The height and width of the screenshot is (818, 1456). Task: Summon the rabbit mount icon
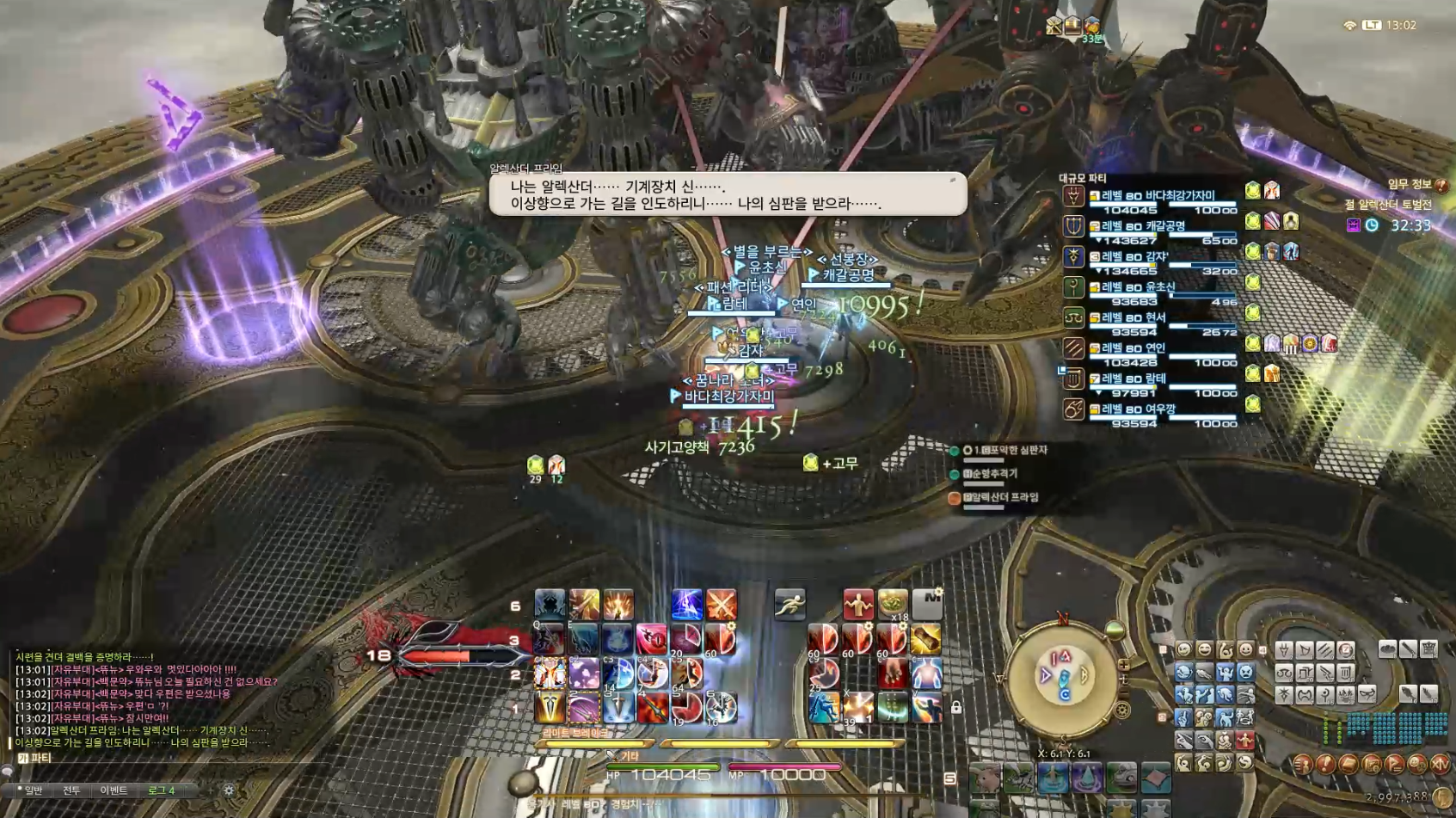(985, 778)
